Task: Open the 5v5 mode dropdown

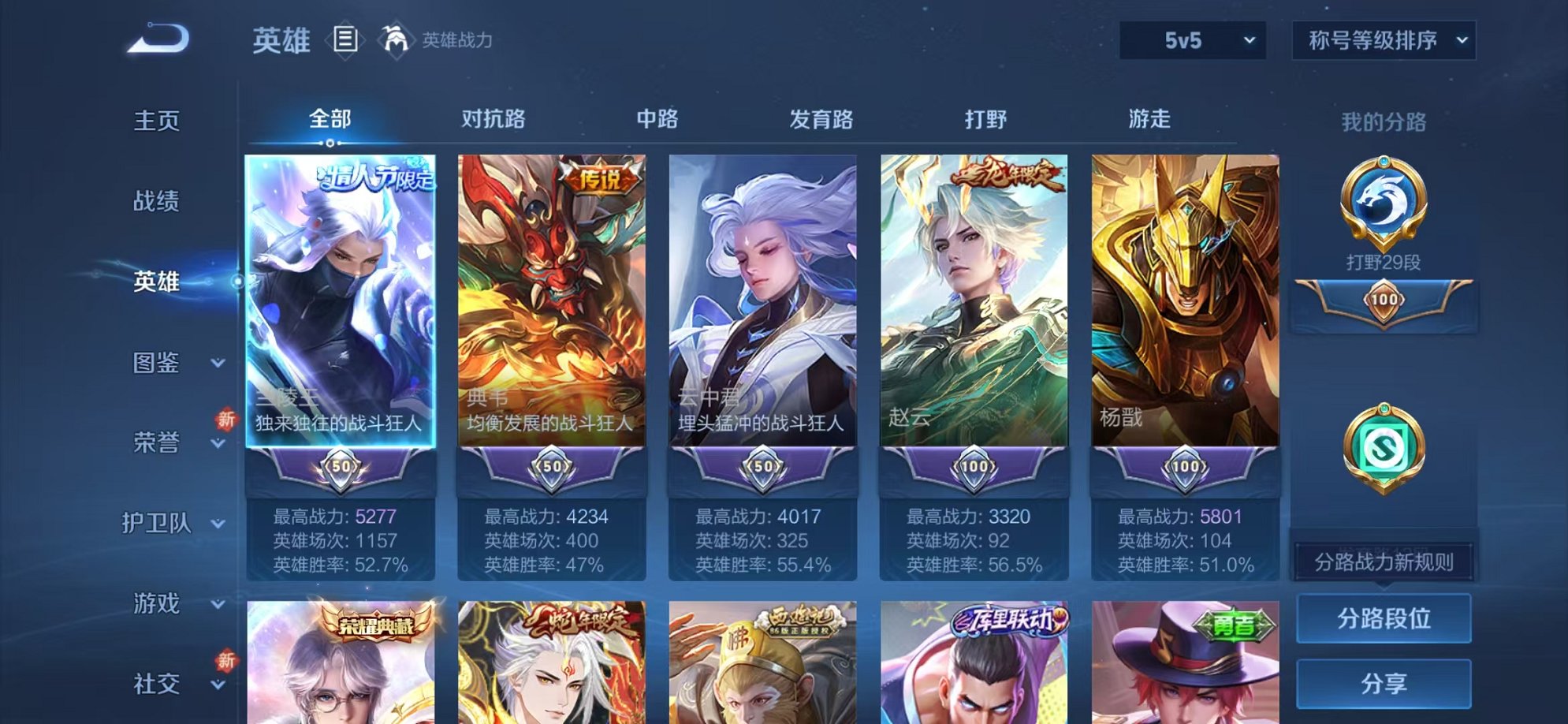Action: click(1191, 39)
